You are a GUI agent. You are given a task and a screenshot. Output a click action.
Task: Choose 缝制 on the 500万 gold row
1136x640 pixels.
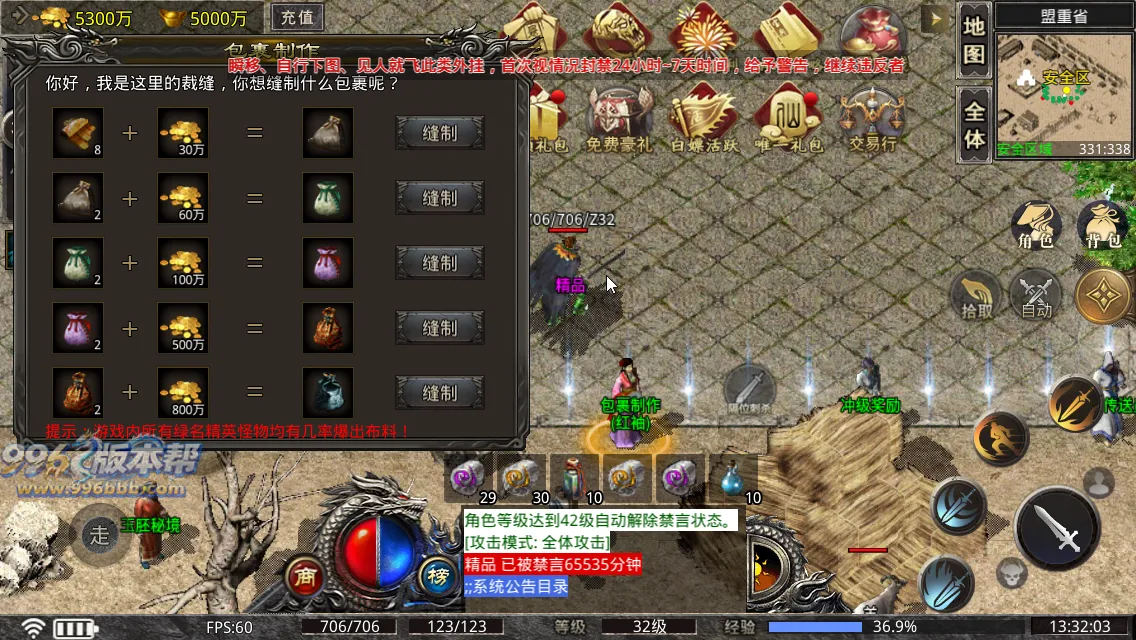click(440, 328)
